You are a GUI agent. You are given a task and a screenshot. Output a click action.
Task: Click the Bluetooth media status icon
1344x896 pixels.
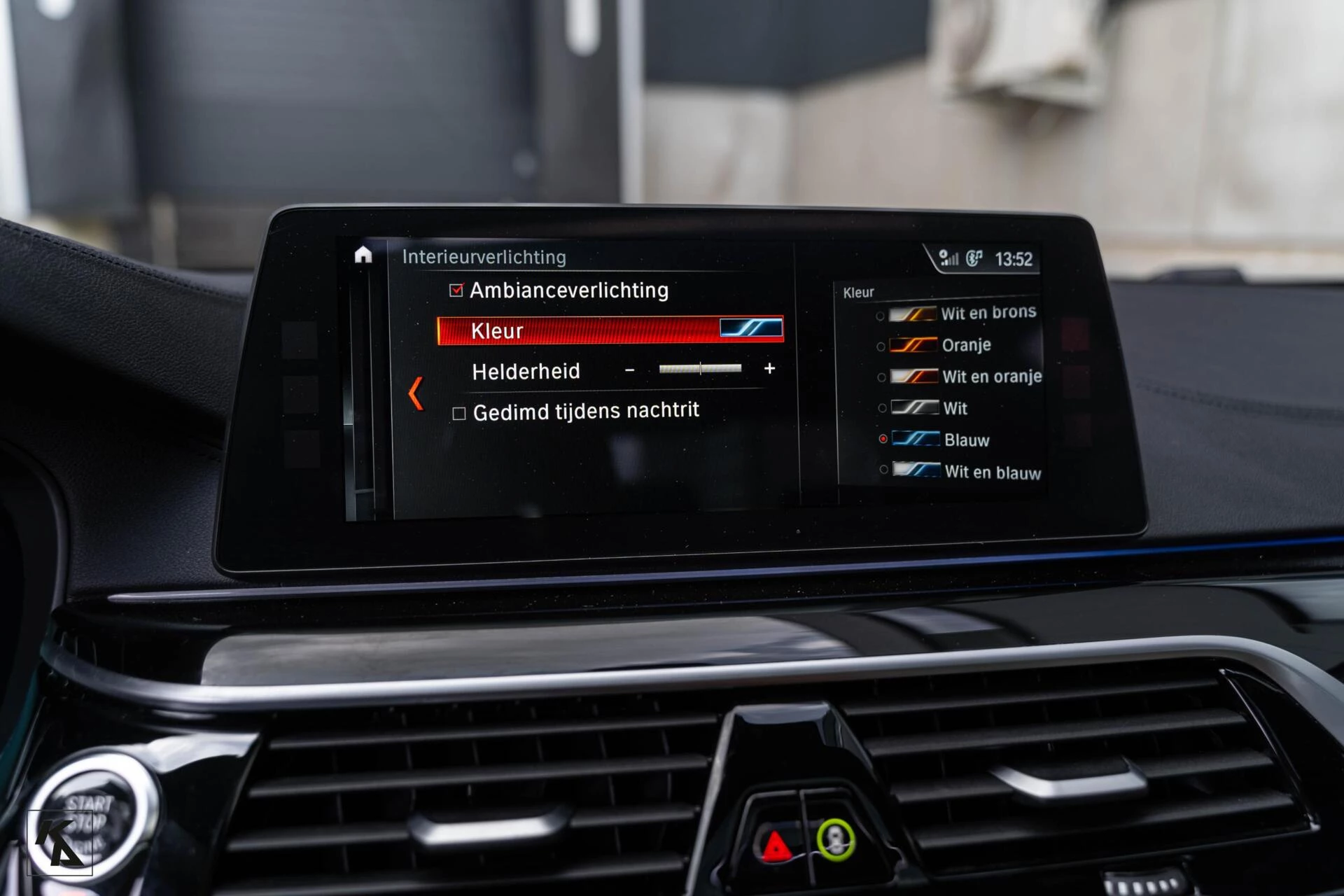[x=974, y=258]
